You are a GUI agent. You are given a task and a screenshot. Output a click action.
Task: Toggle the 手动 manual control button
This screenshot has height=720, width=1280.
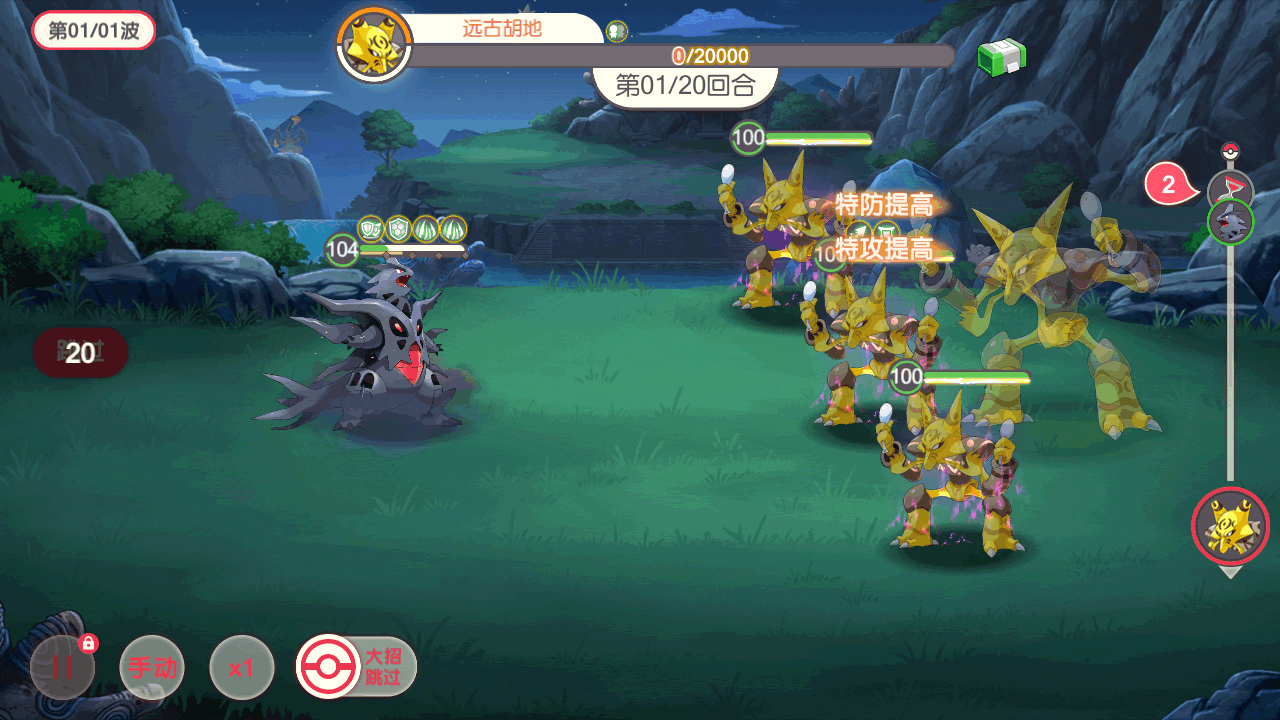click(152, 667)
